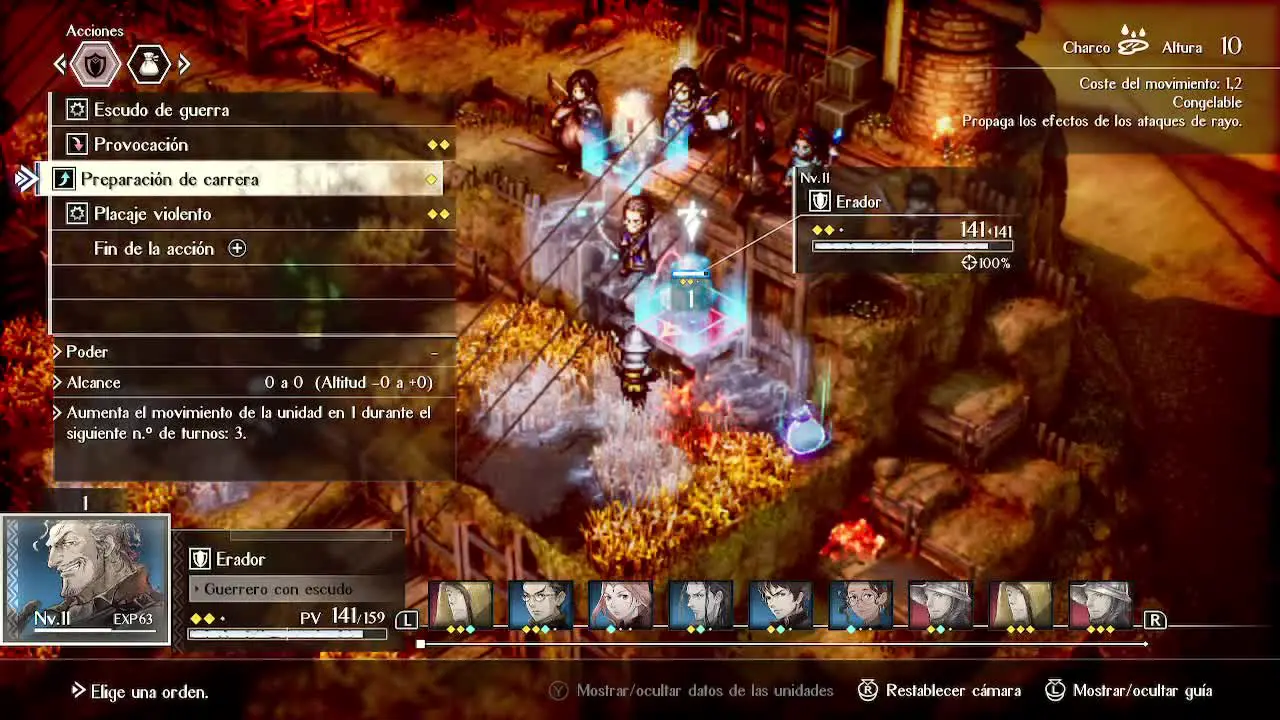Switch to the shield abilities tab
The width and height of the screenshot is (1280, 720).
(96, 66)
